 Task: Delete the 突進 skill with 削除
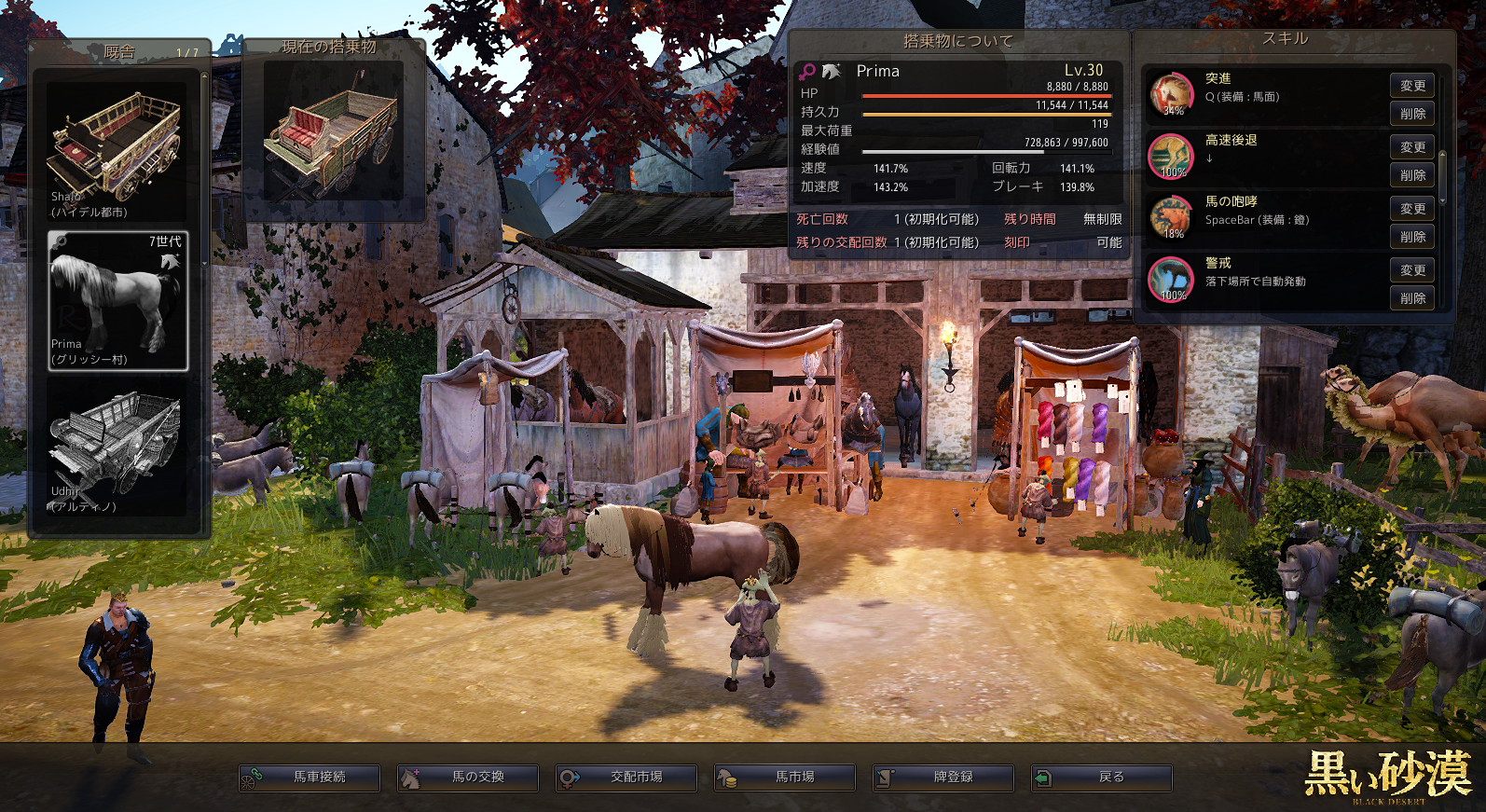(1412, 114)
